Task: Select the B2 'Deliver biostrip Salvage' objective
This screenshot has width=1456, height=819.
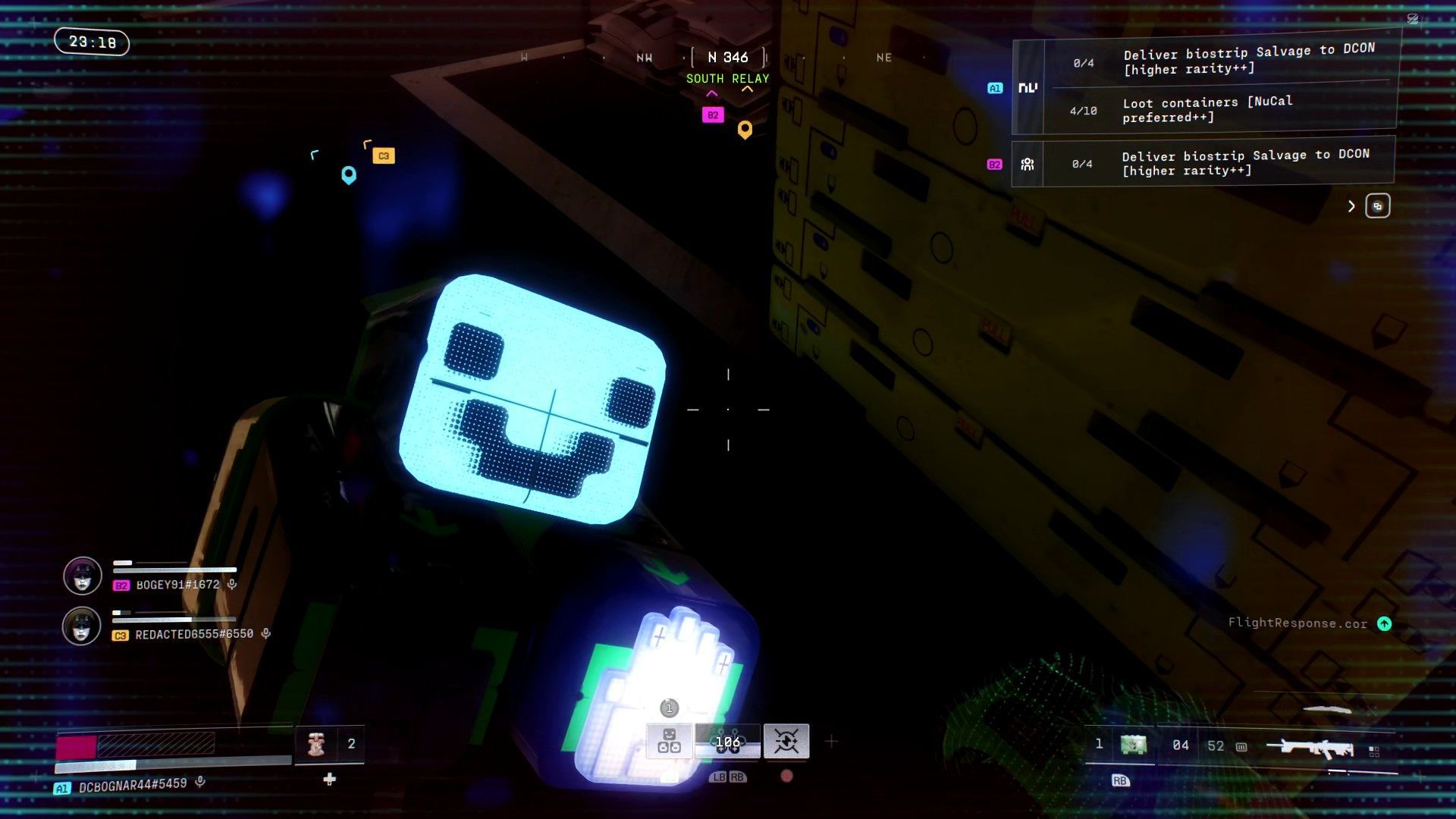Action: coord(1244,162)
